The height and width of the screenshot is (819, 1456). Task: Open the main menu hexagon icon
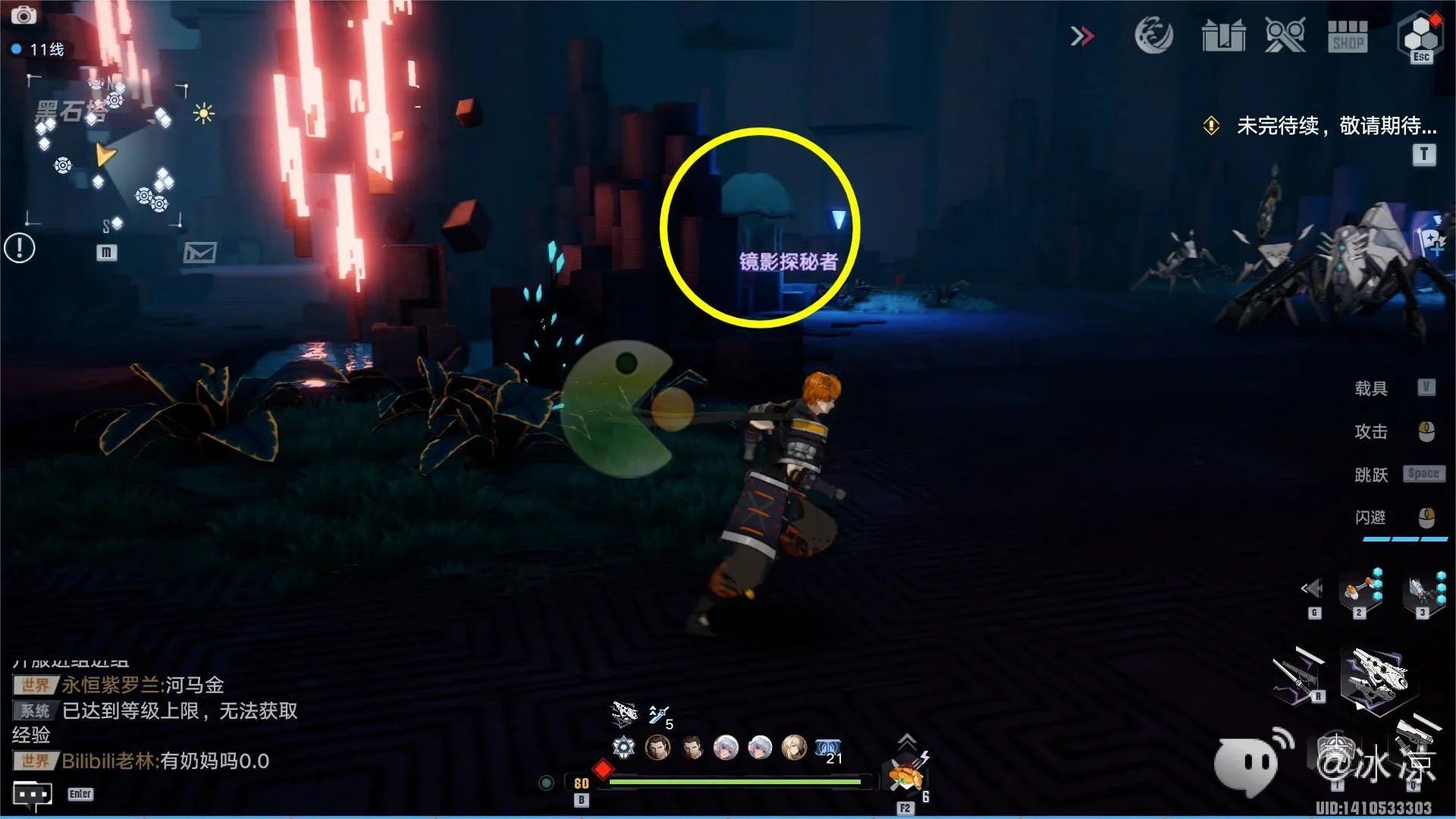(1420, 36)
